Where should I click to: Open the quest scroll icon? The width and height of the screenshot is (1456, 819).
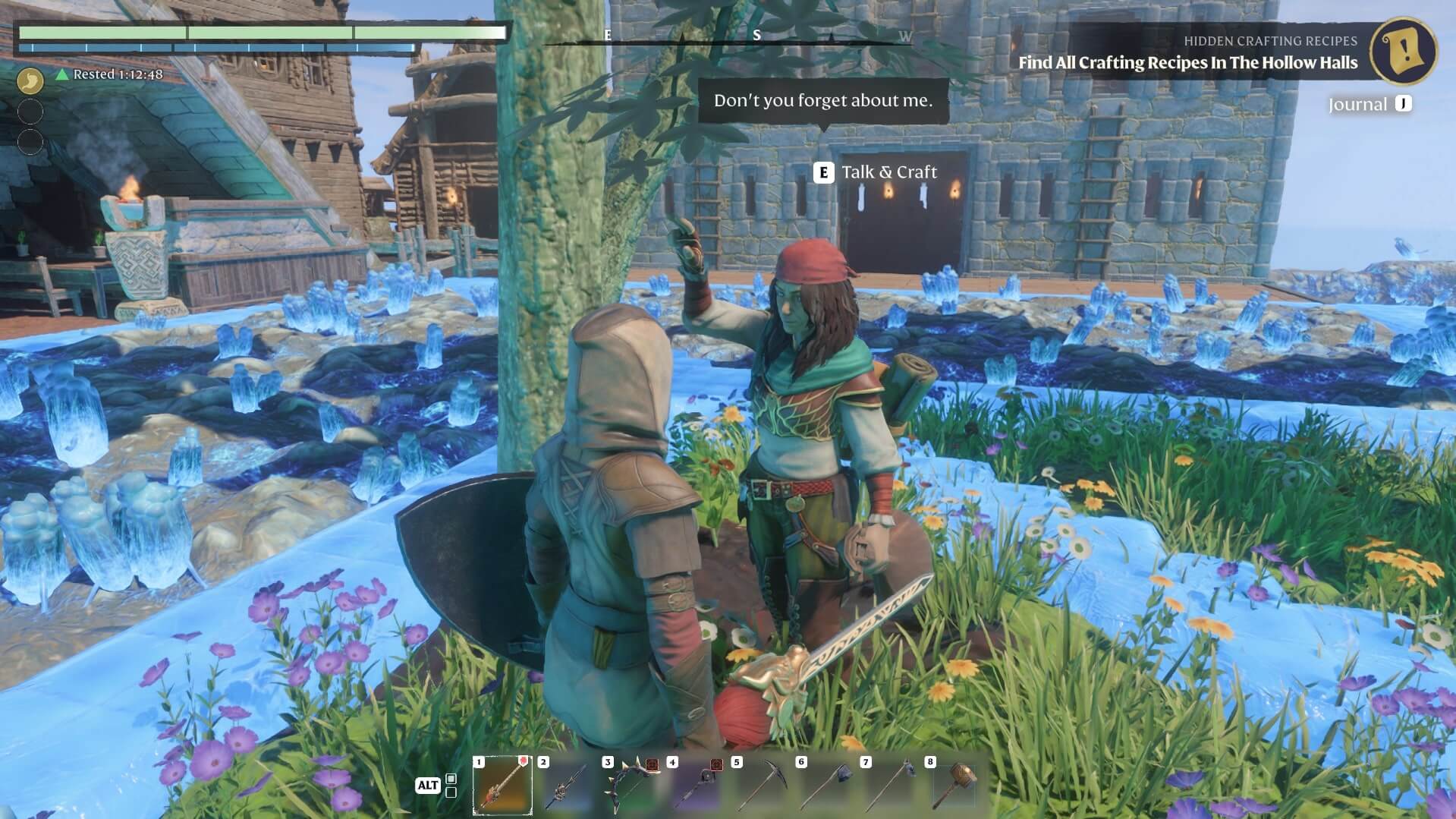(1403, 51)
